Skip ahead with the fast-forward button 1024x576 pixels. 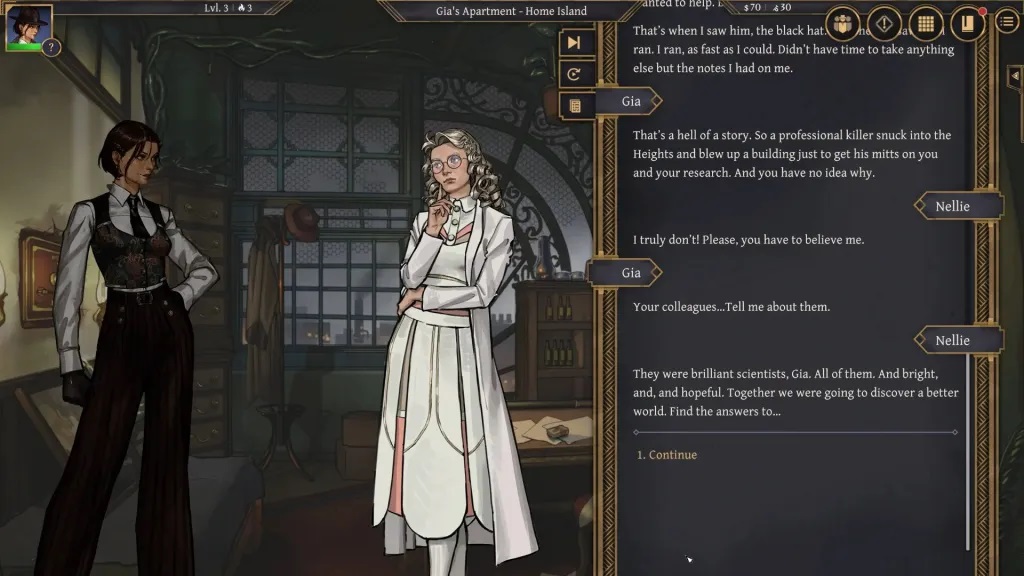pyautogui.click(x=574, y=42)
